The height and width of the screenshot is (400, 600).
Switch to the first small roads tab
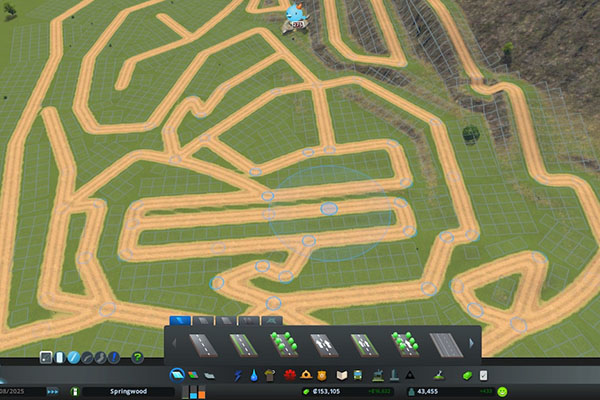(180, 321)
